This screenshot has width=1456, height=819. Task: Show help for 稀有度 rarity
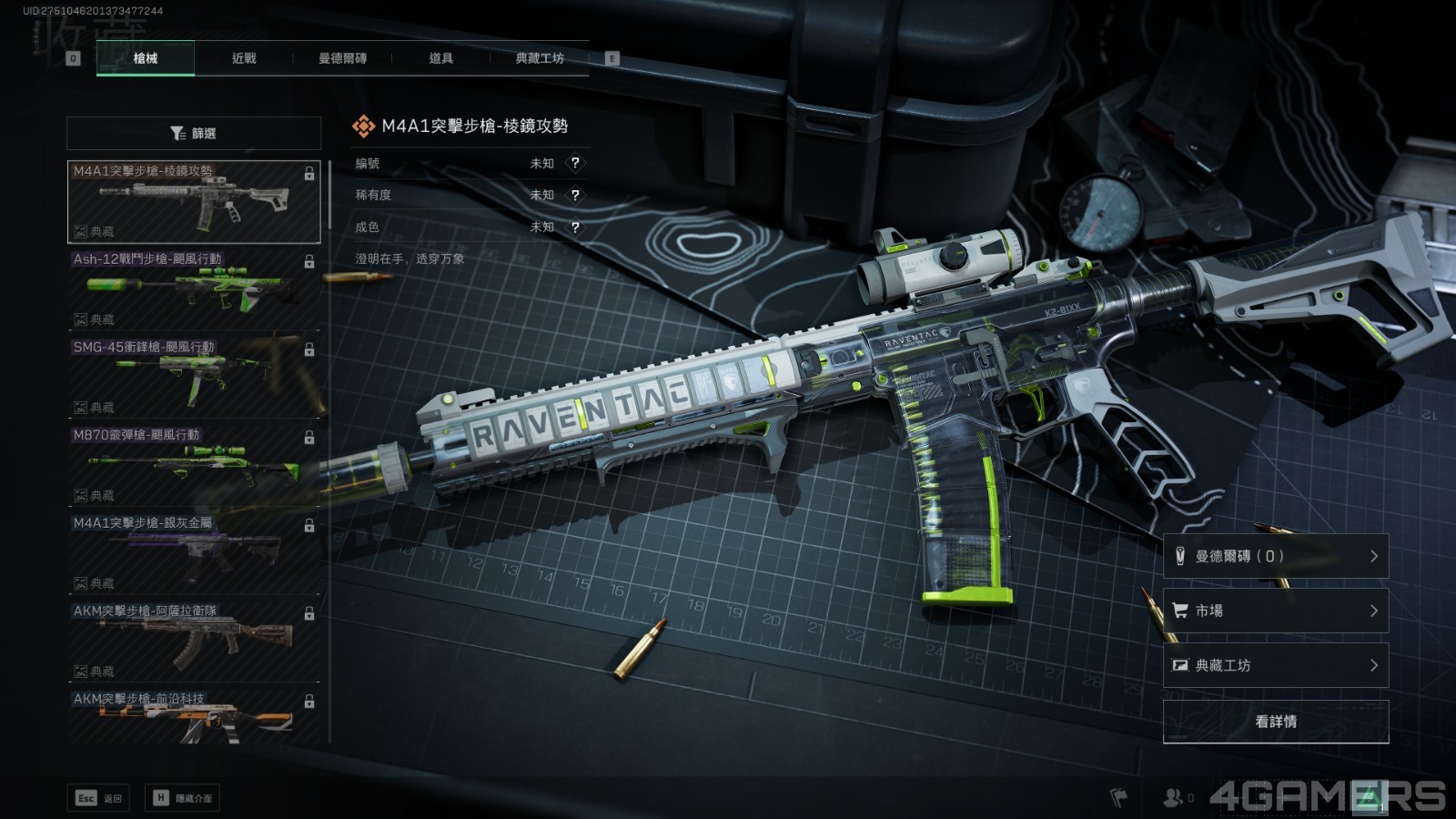(575, 195)
